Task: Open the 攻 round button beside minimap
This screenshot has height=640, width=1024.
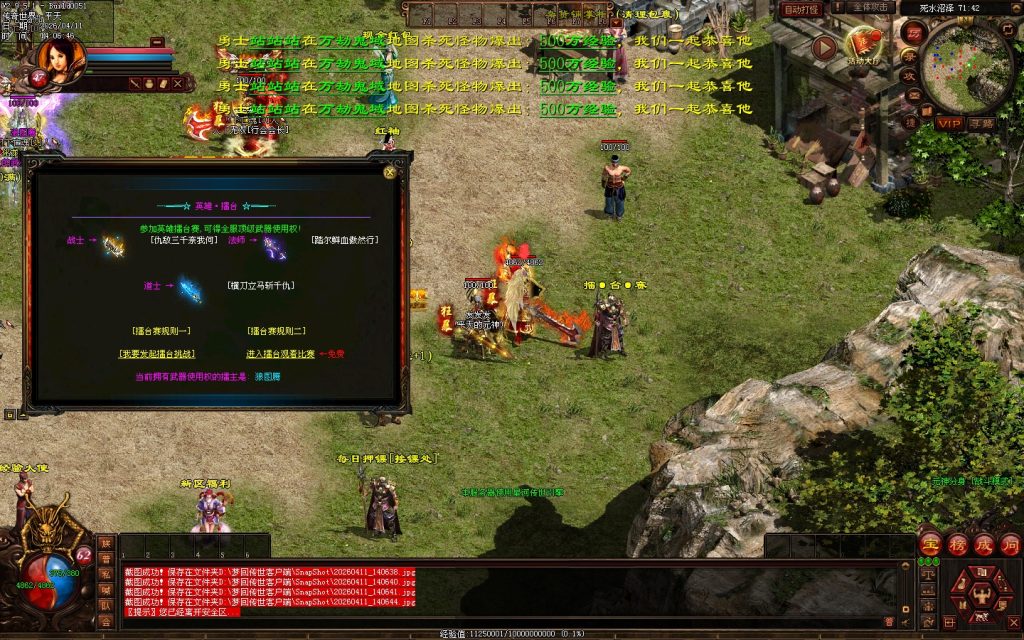Action: click(x=910, y=75)
